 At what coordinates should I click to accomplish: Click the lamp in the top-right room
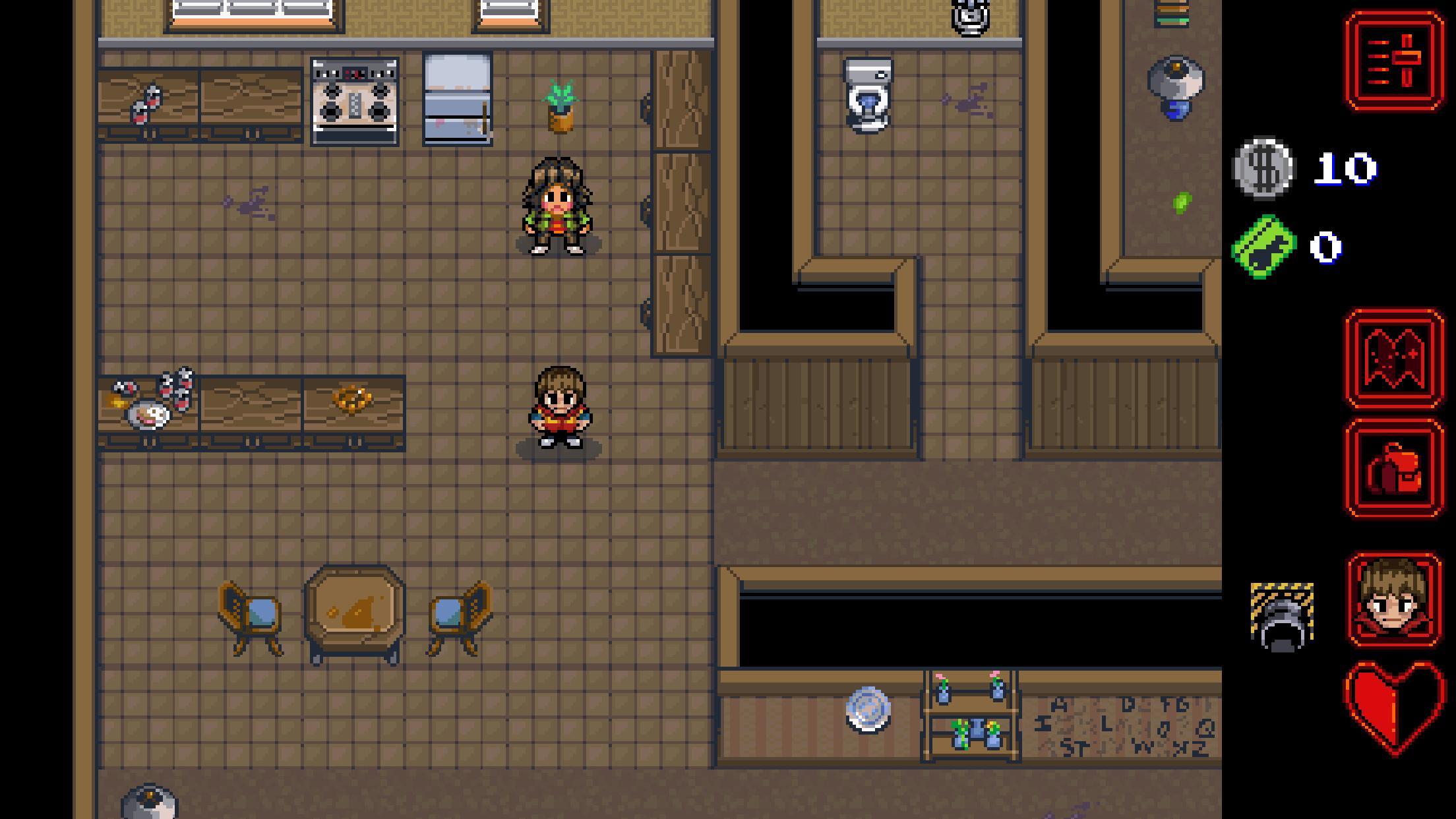pos(1176,86)
